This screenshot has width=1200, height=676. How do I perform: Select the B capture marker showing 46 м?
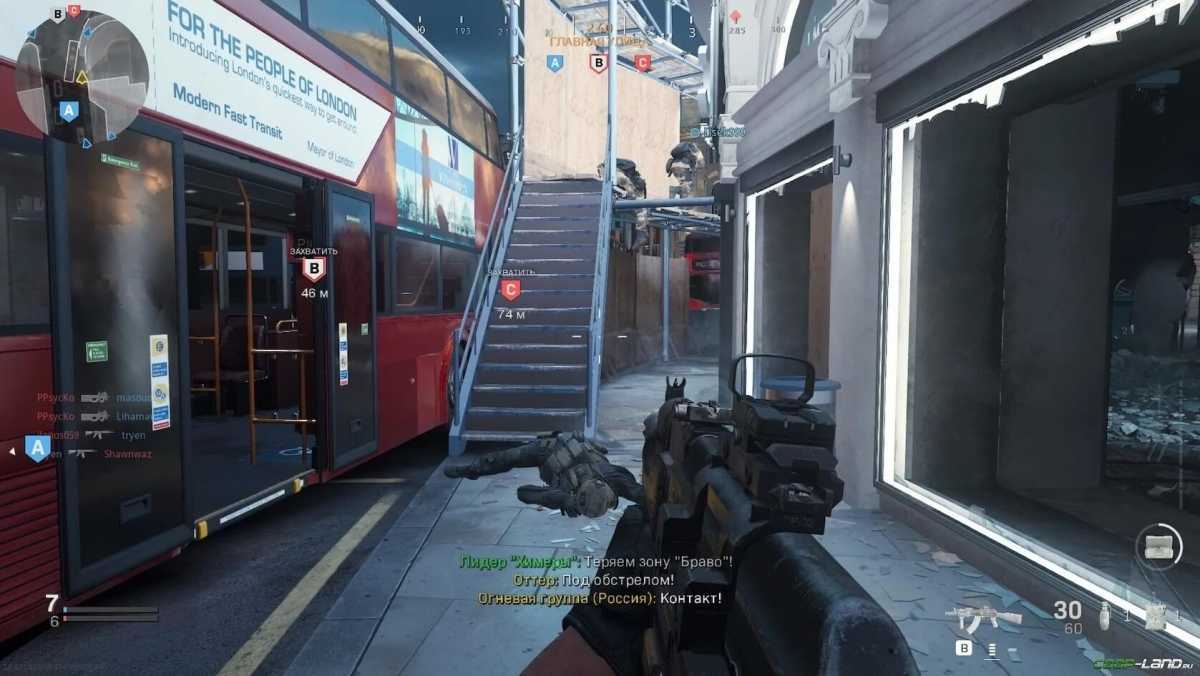tap(314, 269)
